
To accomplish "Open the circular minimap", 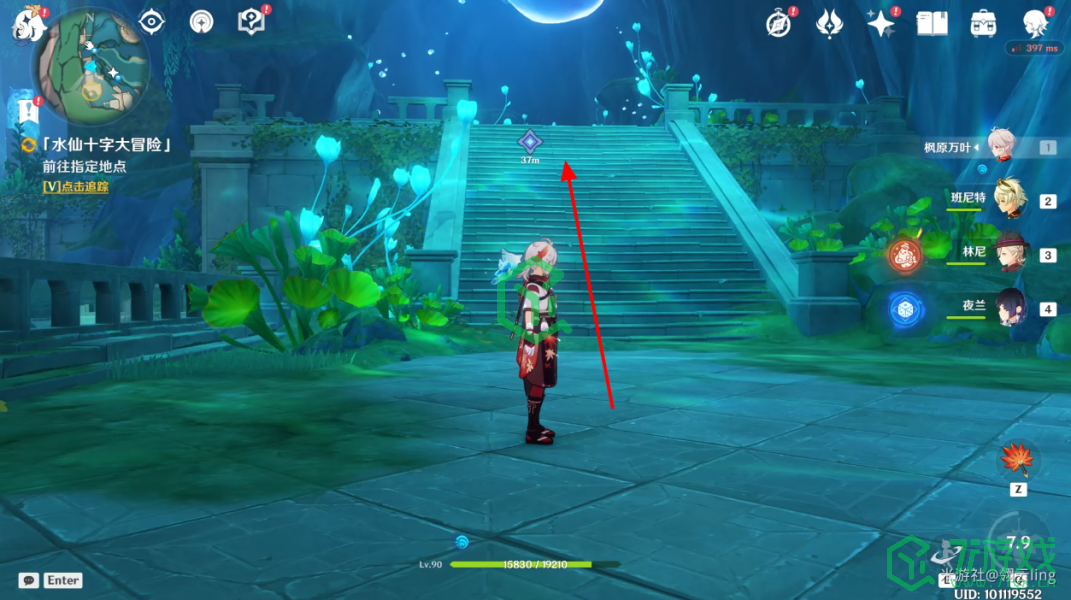I will [x=91, y=68].
